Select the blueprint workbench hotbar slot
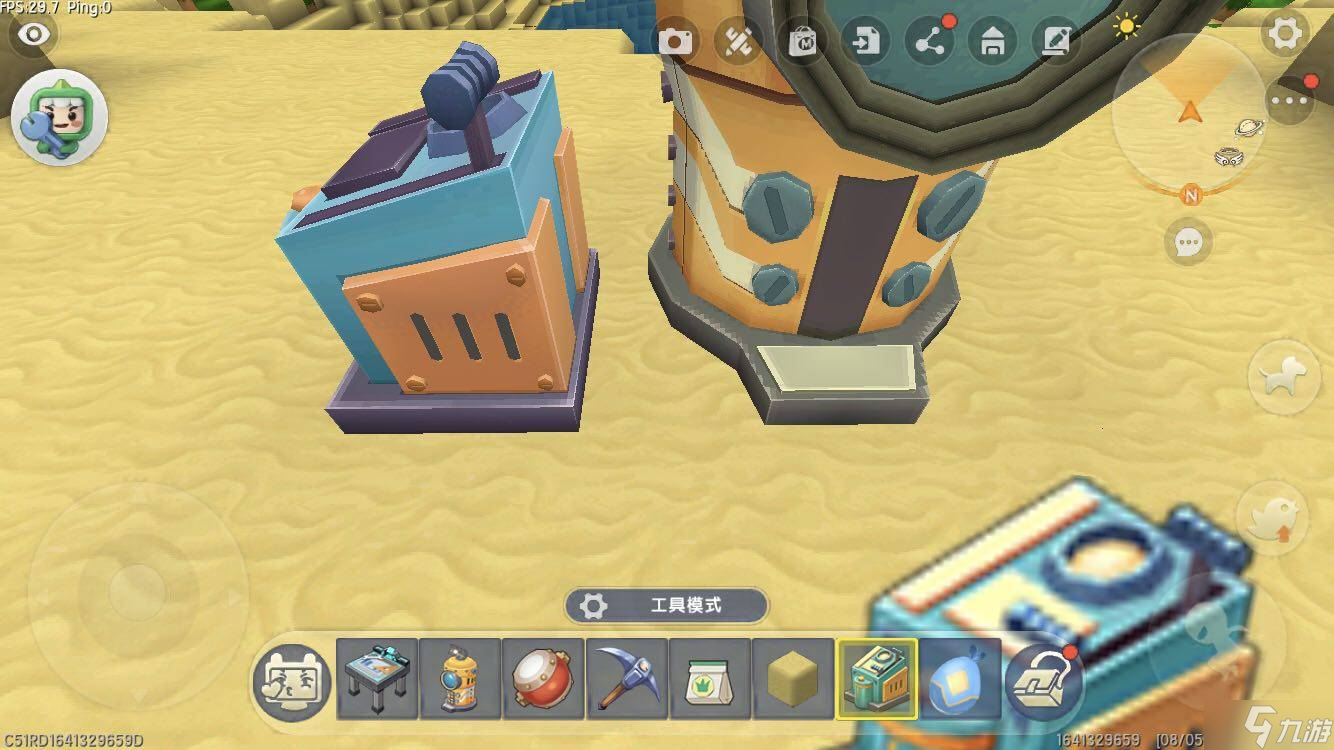This screenshot has height=750, width=1334. pos(377,680)
